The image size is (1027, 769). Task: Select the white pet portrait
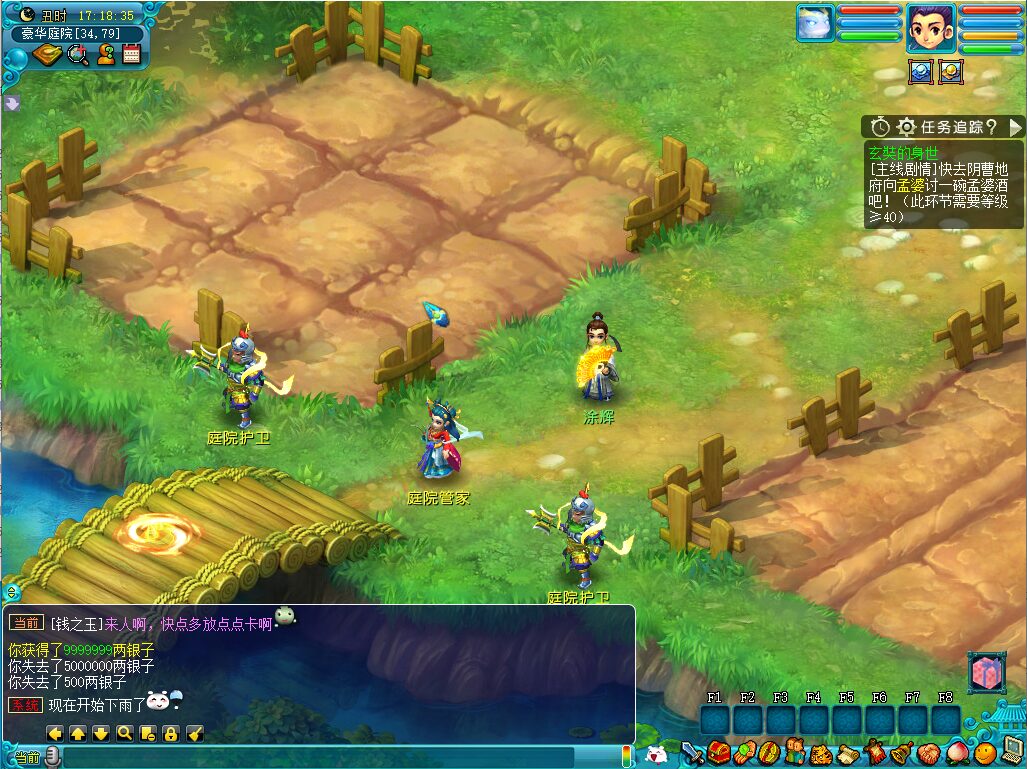click(815, 23)
